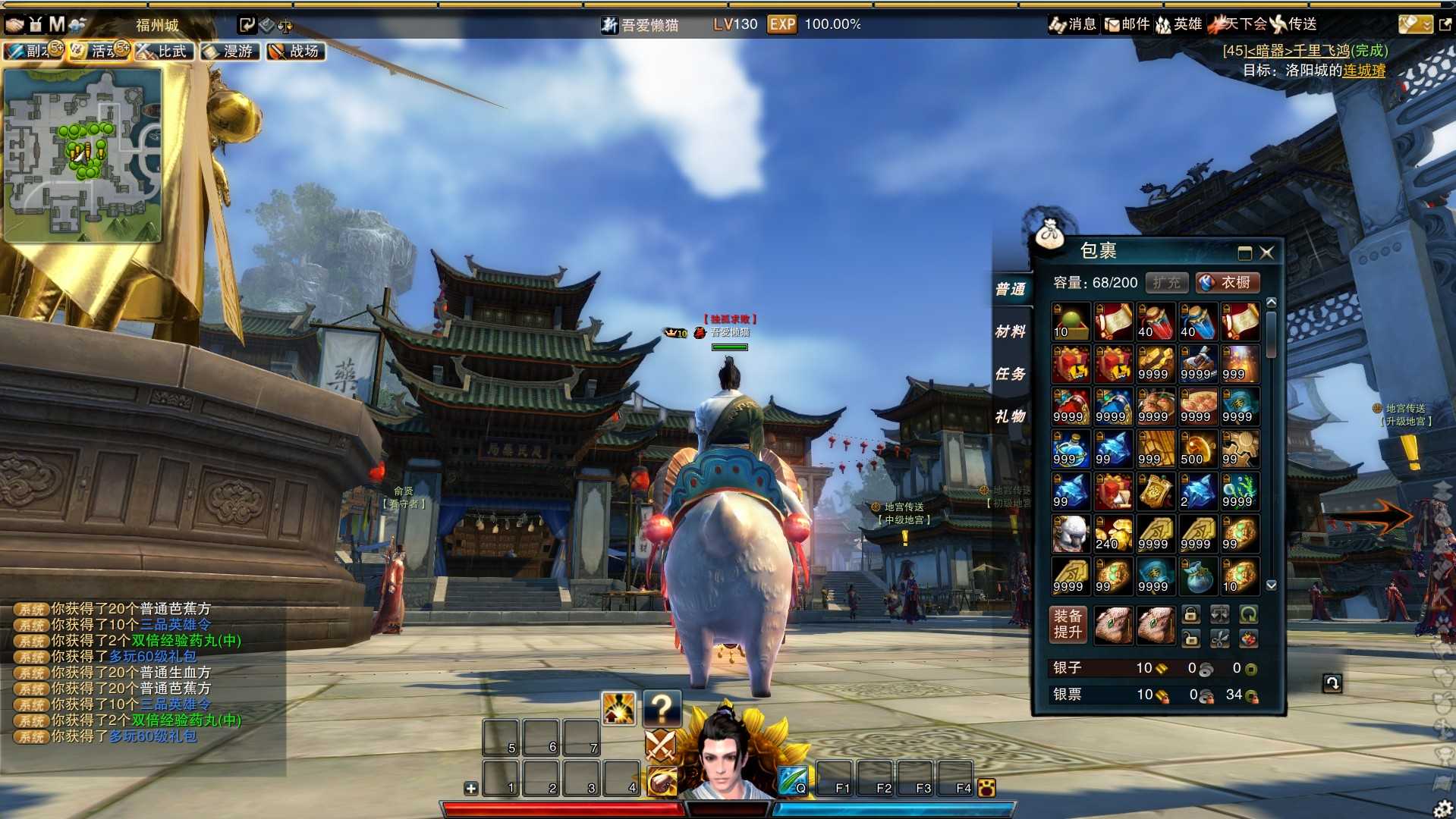Open the 邮件 mail inbox
Image resolution: width=1456 pixels, height=819 pixels.
click(1127, 24)
